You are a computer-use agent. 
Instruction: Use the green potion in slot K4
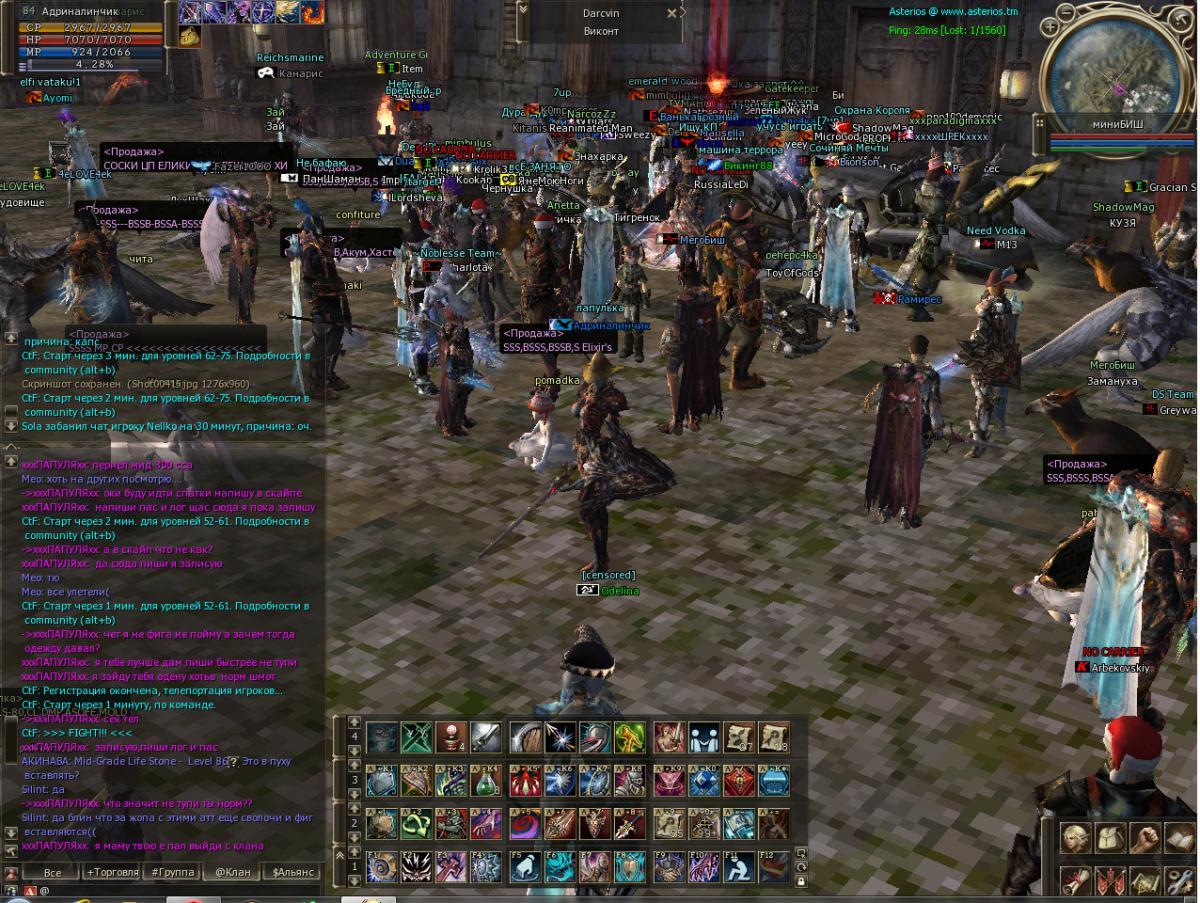point(485,781)
